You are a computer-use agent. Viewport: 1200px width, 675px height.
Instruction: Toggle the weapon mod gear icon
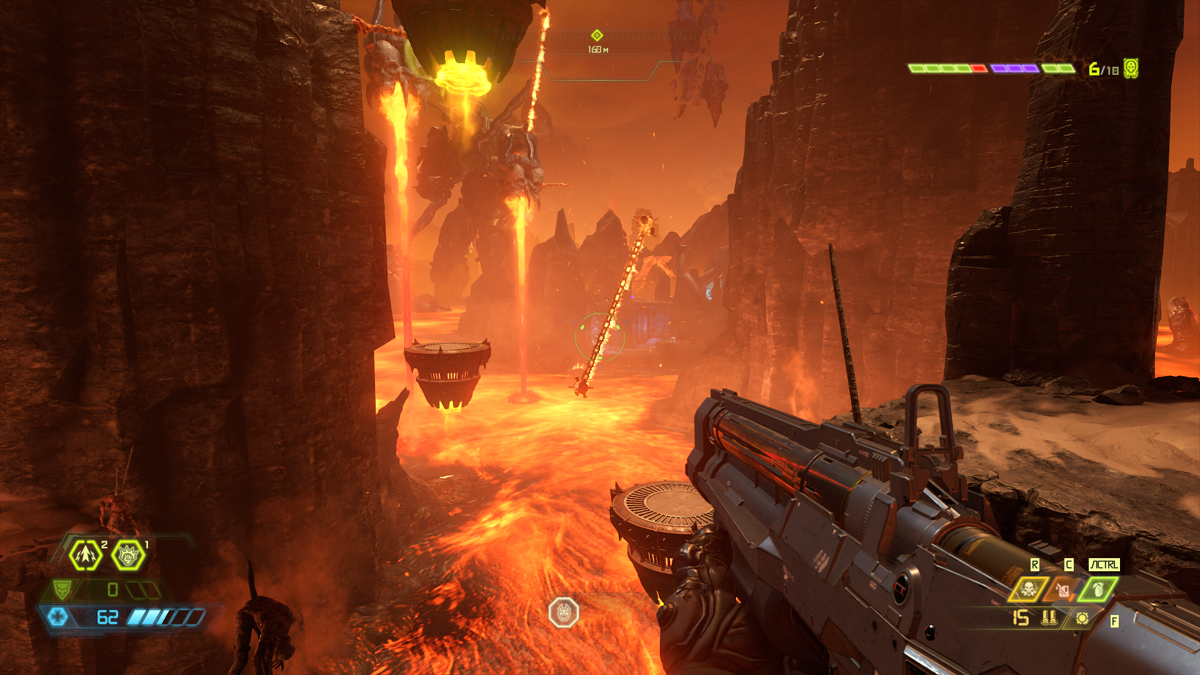point(1082,619)
